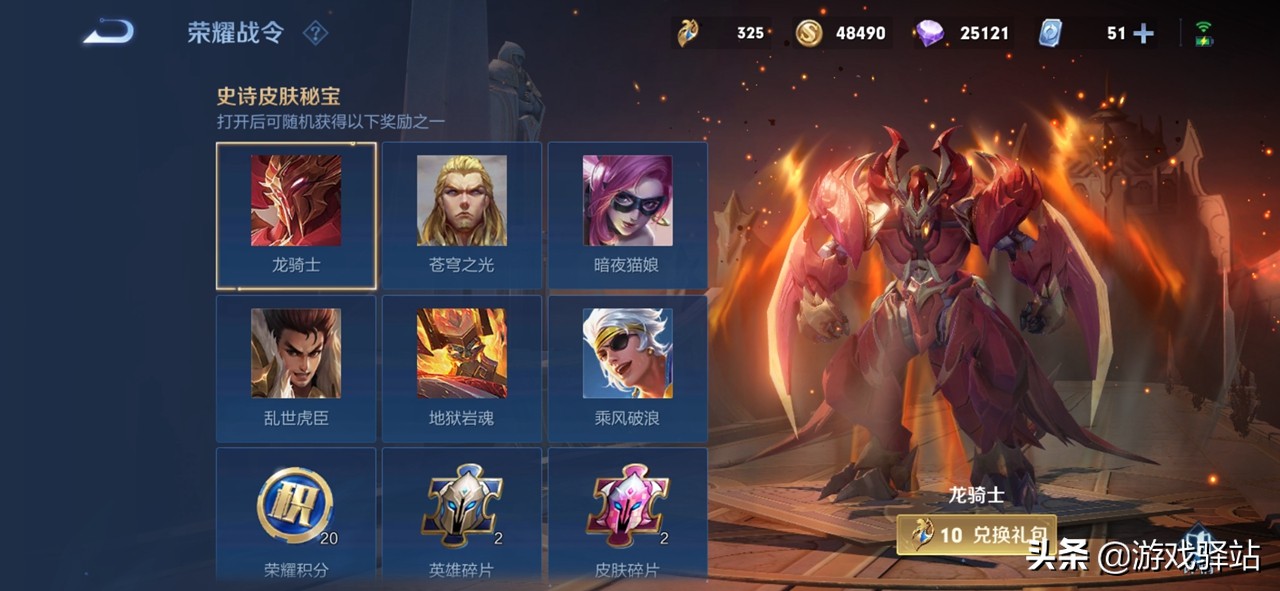
Task: Select the 荣耀积分 reward tile
Action: (296, 515)
